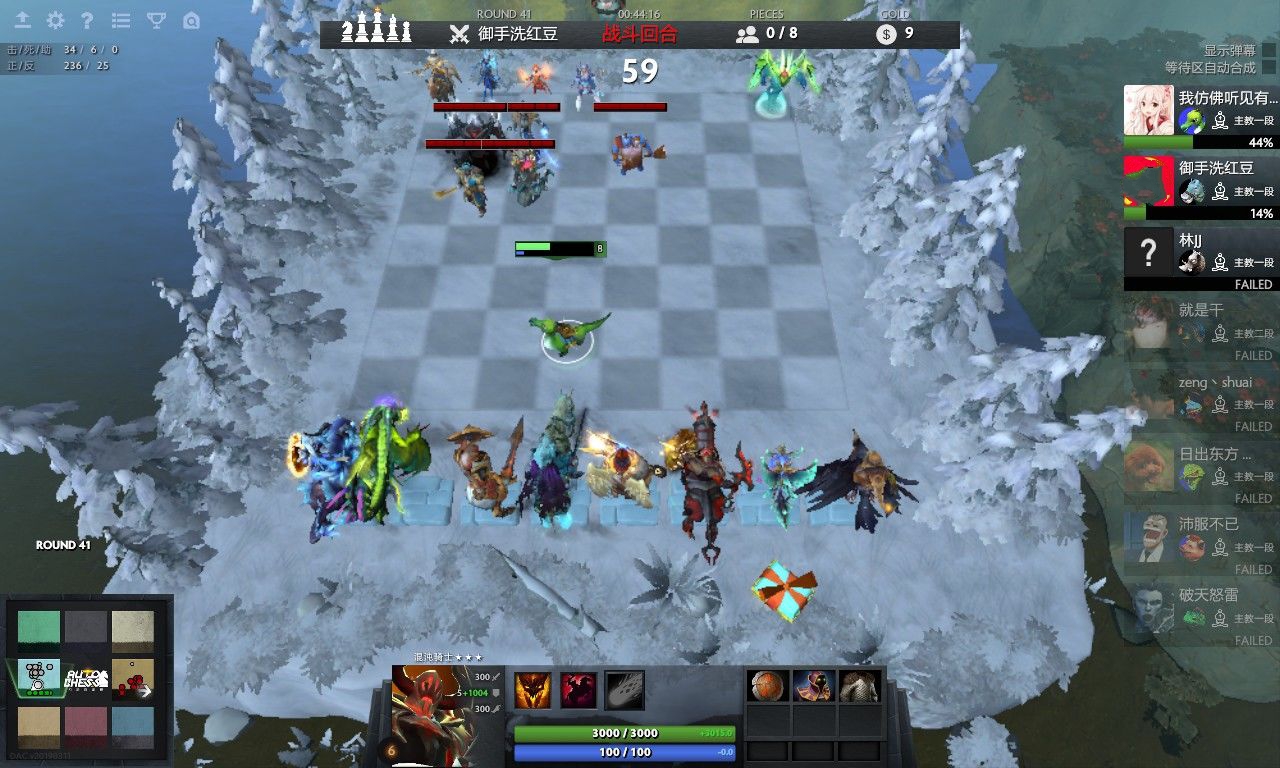The image size is (1280, 768).
Task: Activate the red horseman ability icon
Action: 578,690
